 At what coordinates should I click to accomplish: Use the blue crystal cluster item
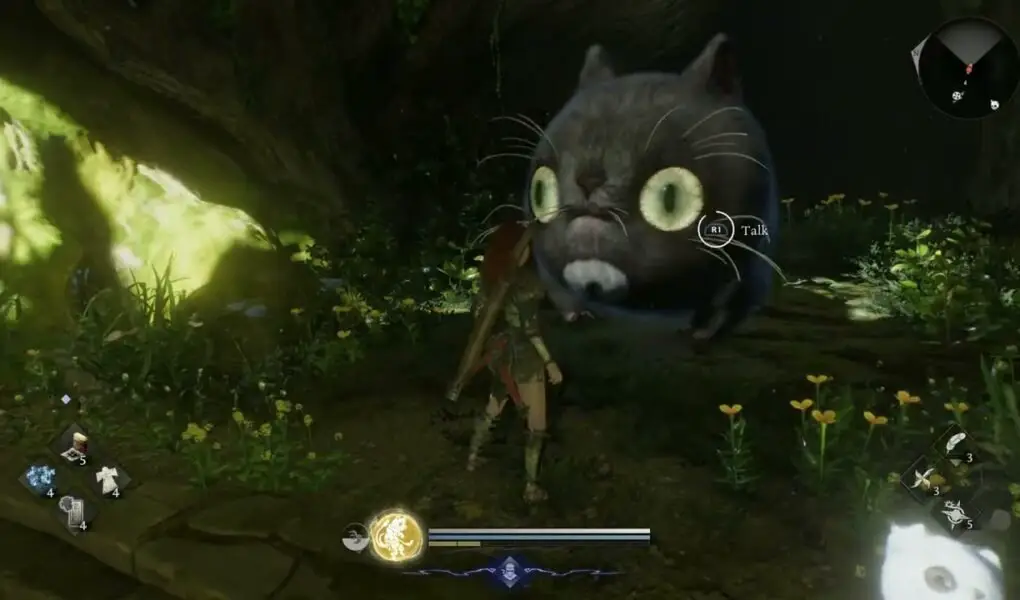41,478
